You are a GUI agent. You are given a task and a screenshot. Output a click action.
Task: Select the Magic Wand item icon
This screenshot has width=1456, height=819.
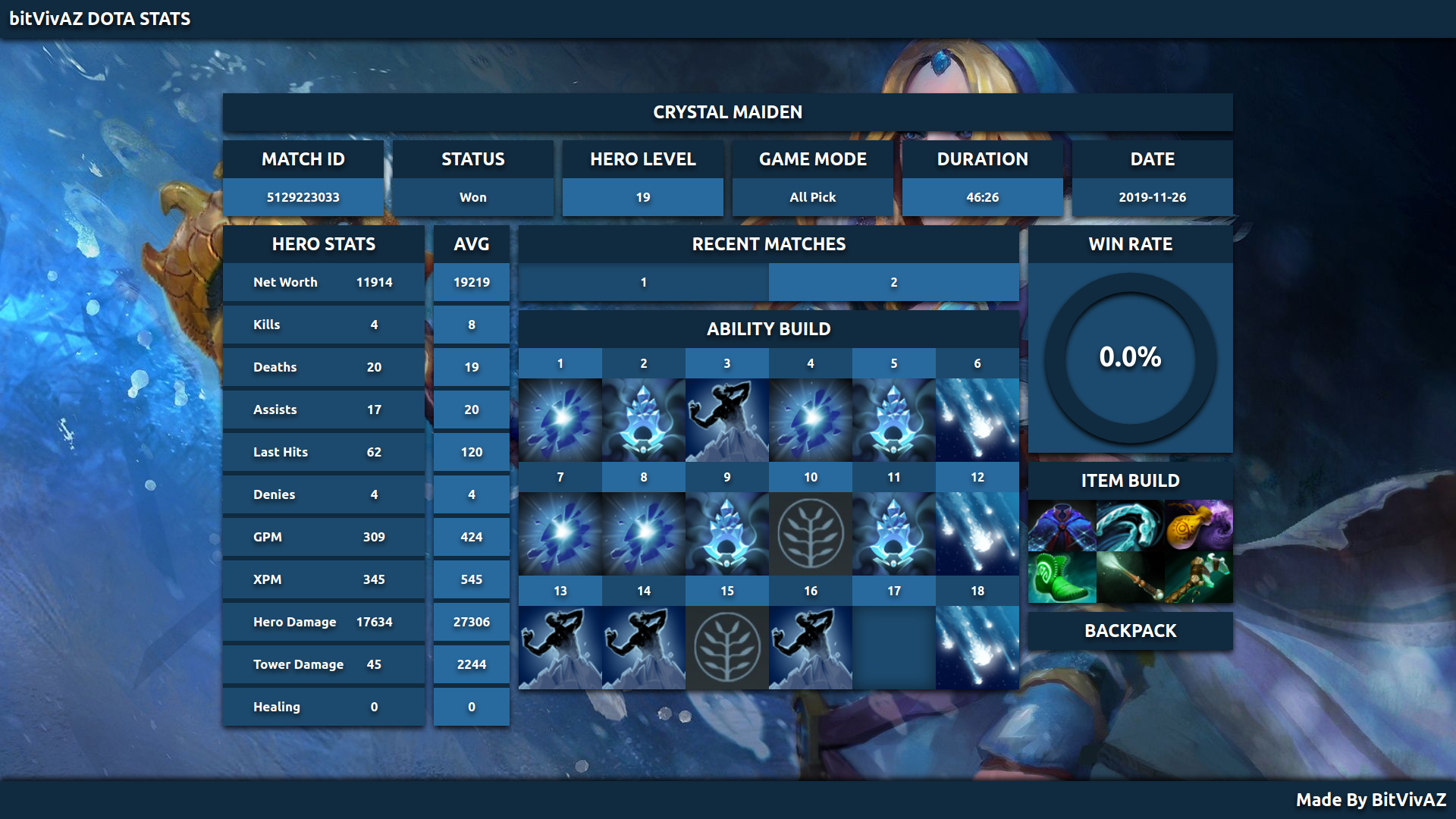[1130, 577]
